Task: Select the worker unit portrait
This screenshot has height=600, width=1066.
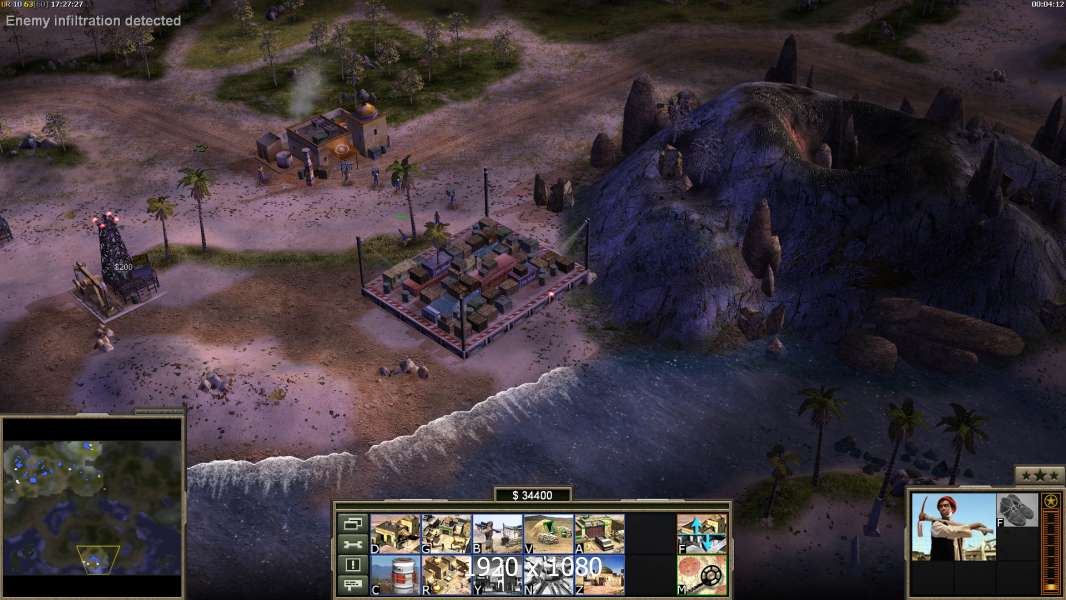Action: [x=954, y=527]
